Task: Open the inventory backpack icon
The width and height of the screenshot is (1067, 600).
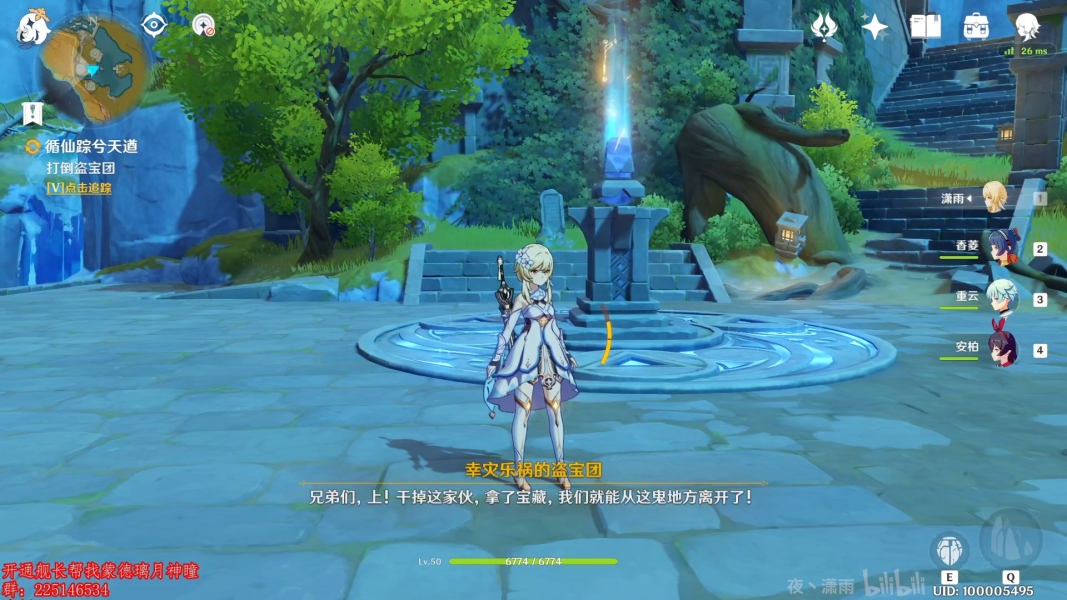Action: pos(976,27)
